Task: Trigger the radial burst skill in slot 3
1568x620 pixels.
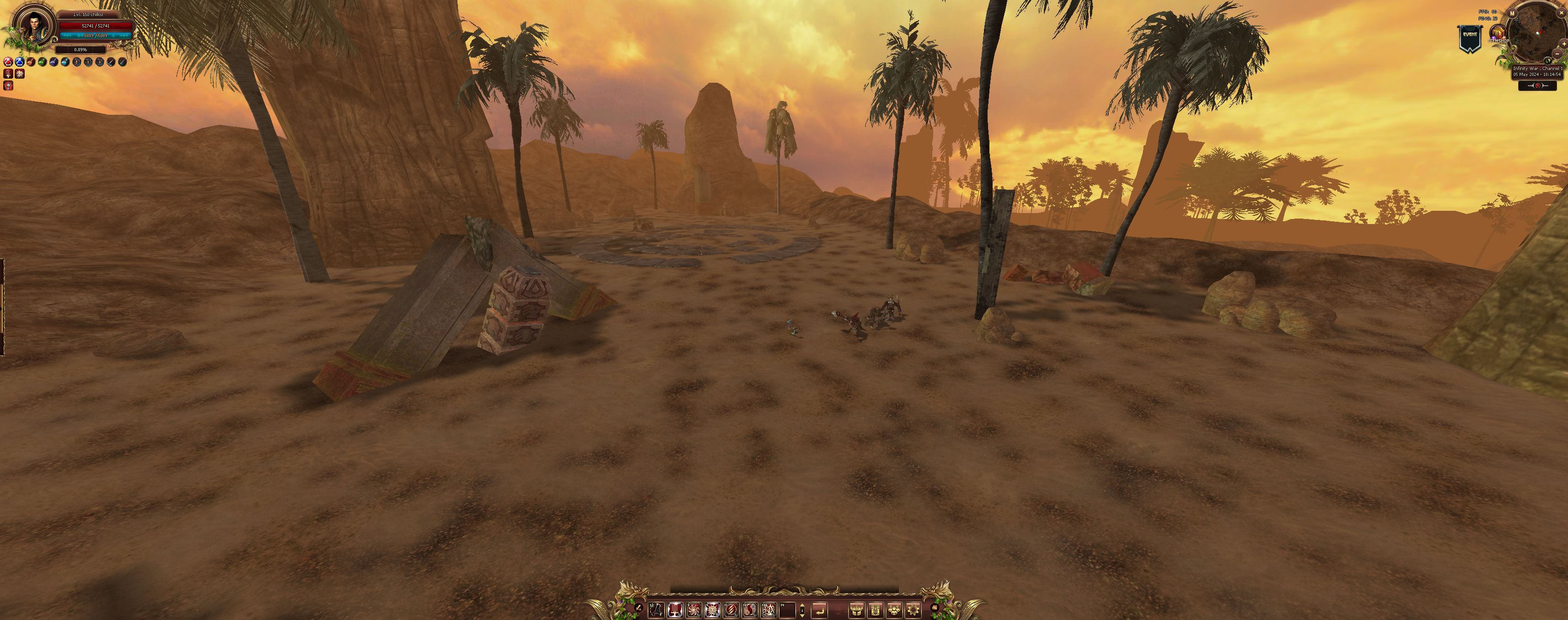Action: pos(693,609)
